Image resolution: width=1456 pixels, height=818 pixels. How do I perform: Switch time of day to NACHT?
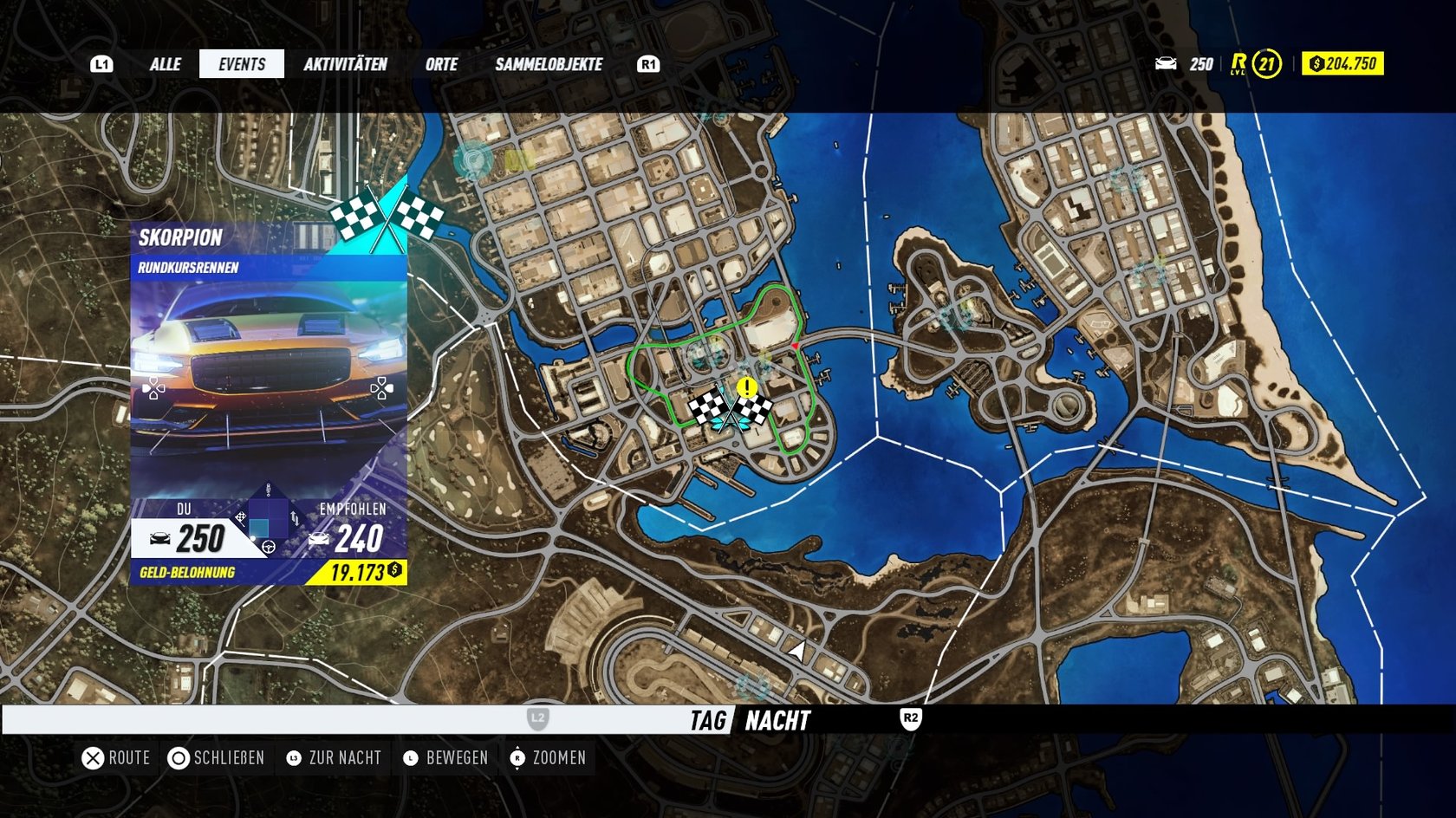(x=777, y=720)
